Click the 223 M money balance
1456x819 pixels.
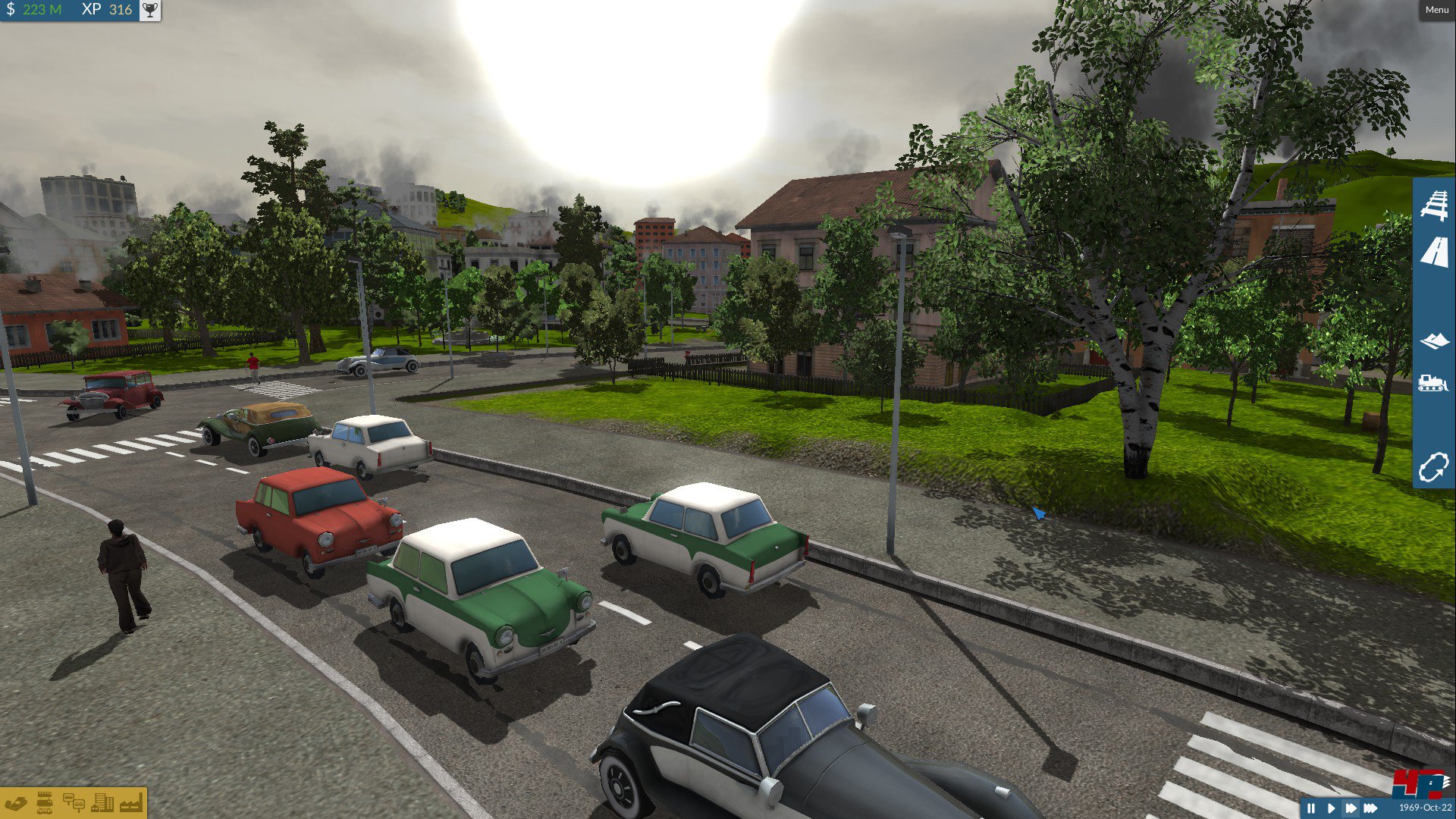pos(38,11)
